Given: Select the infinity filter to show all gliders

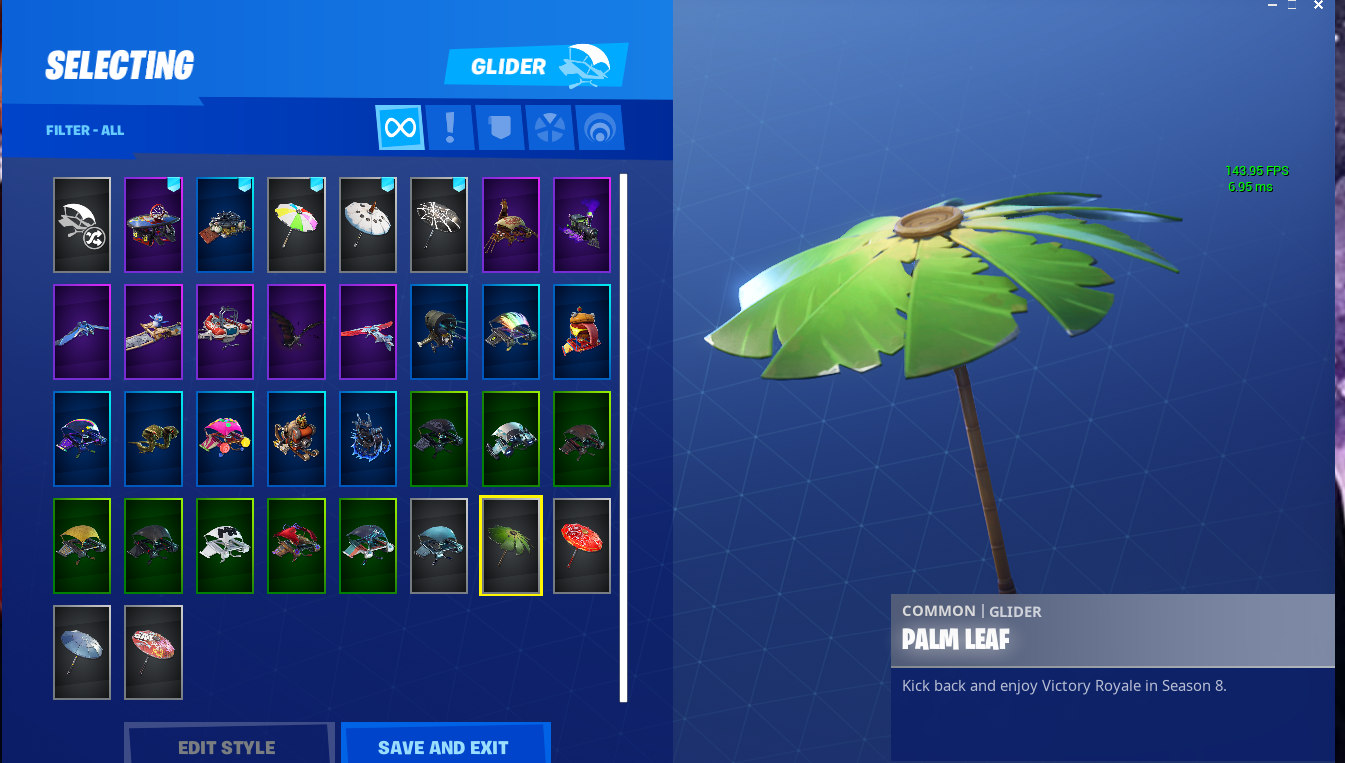Looking at the screenshot, I should point(399,127).
